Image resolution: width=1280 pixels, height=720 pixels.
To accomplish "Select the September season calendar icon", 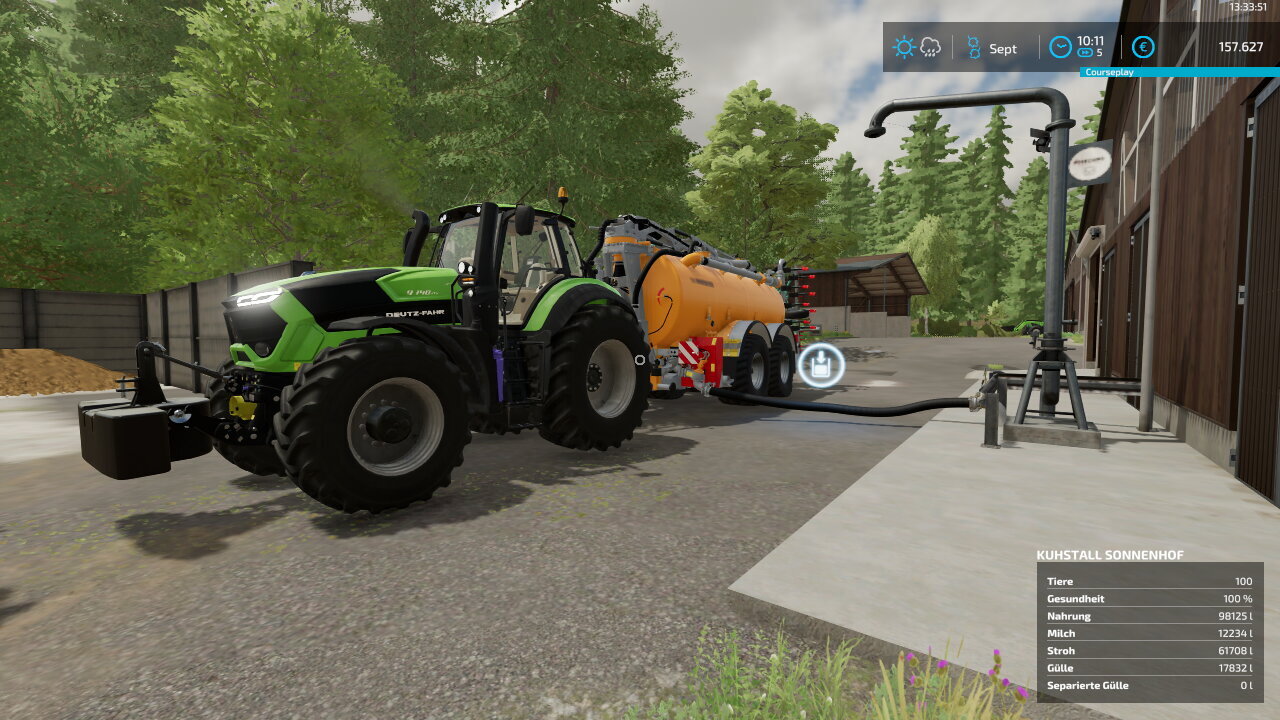I will 973,47.
